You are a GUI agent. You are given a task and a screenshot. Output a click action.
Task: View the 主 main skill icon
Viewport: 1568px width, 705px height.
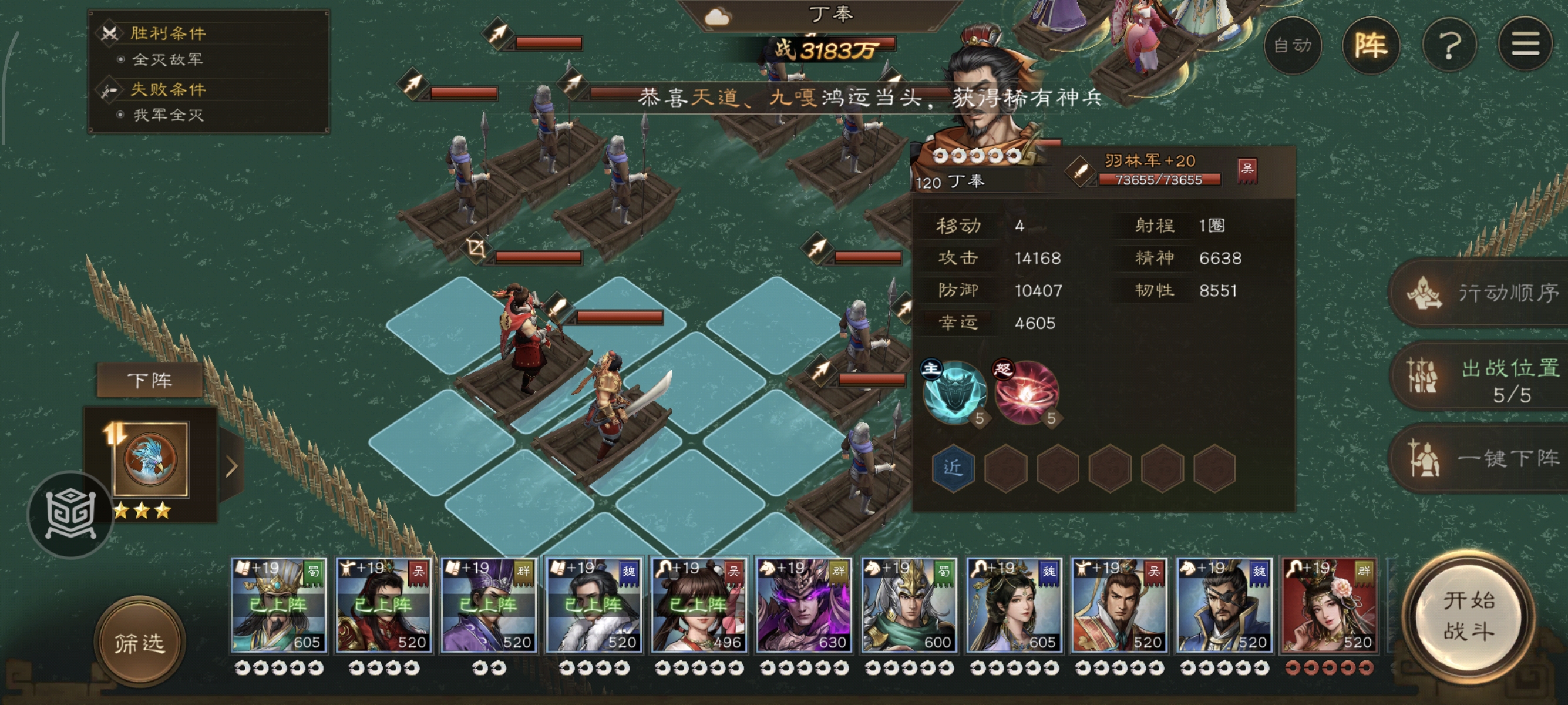click(x=954, y=392)
